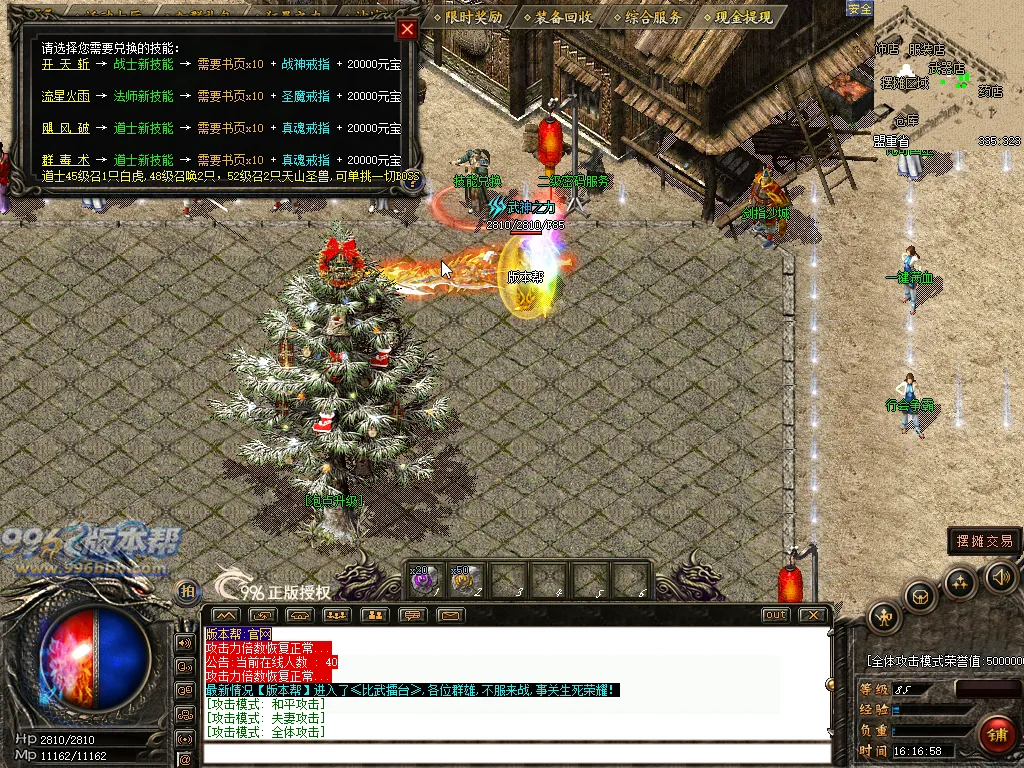Image resolution: width=1024 pixels, height=768 pixels.
Task: Click the red 铺 shop button
Action: (x=995, y=735)
